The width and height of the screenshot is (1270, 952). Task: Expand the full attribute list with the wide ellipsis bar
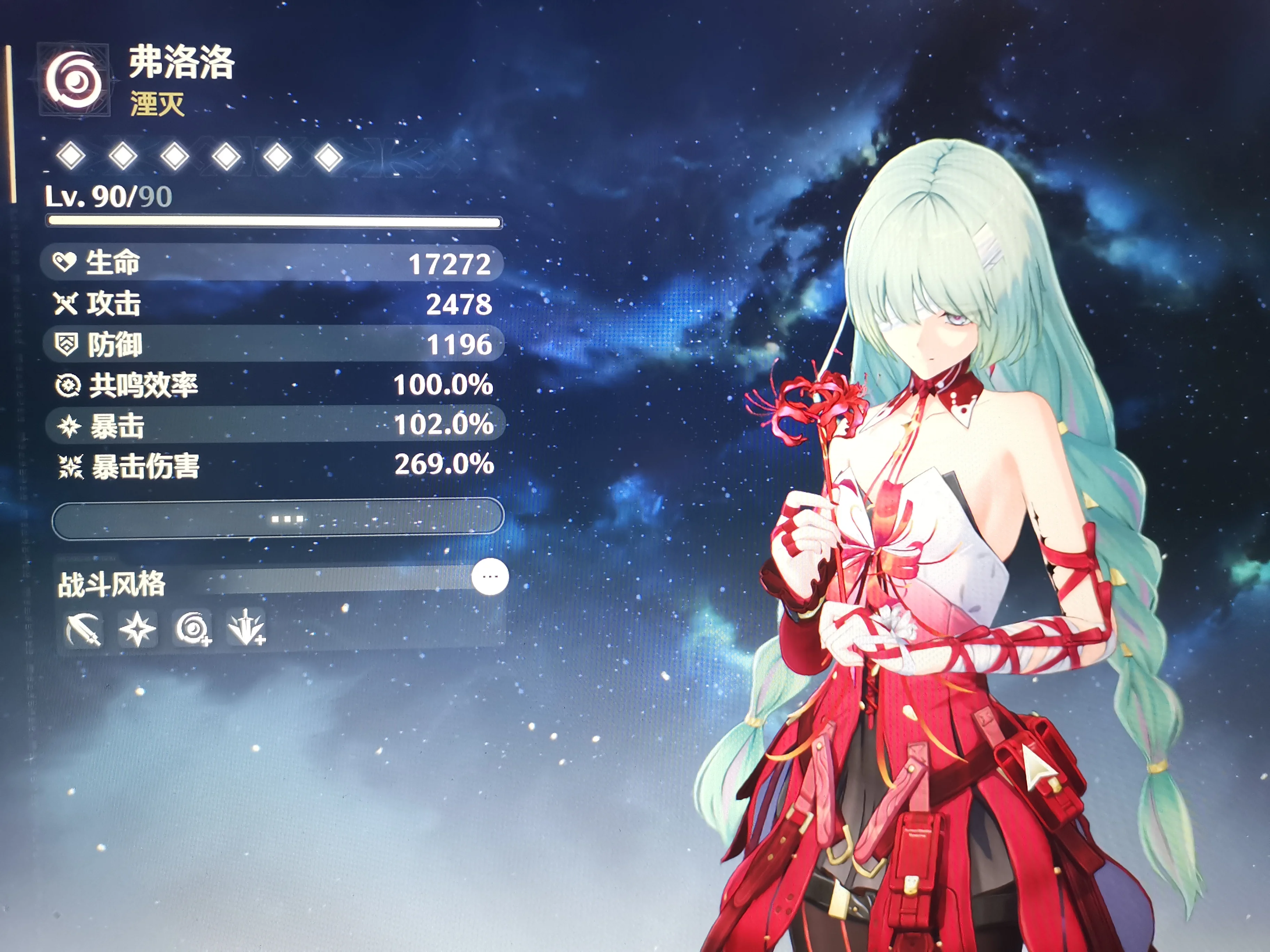coord(278,519)
